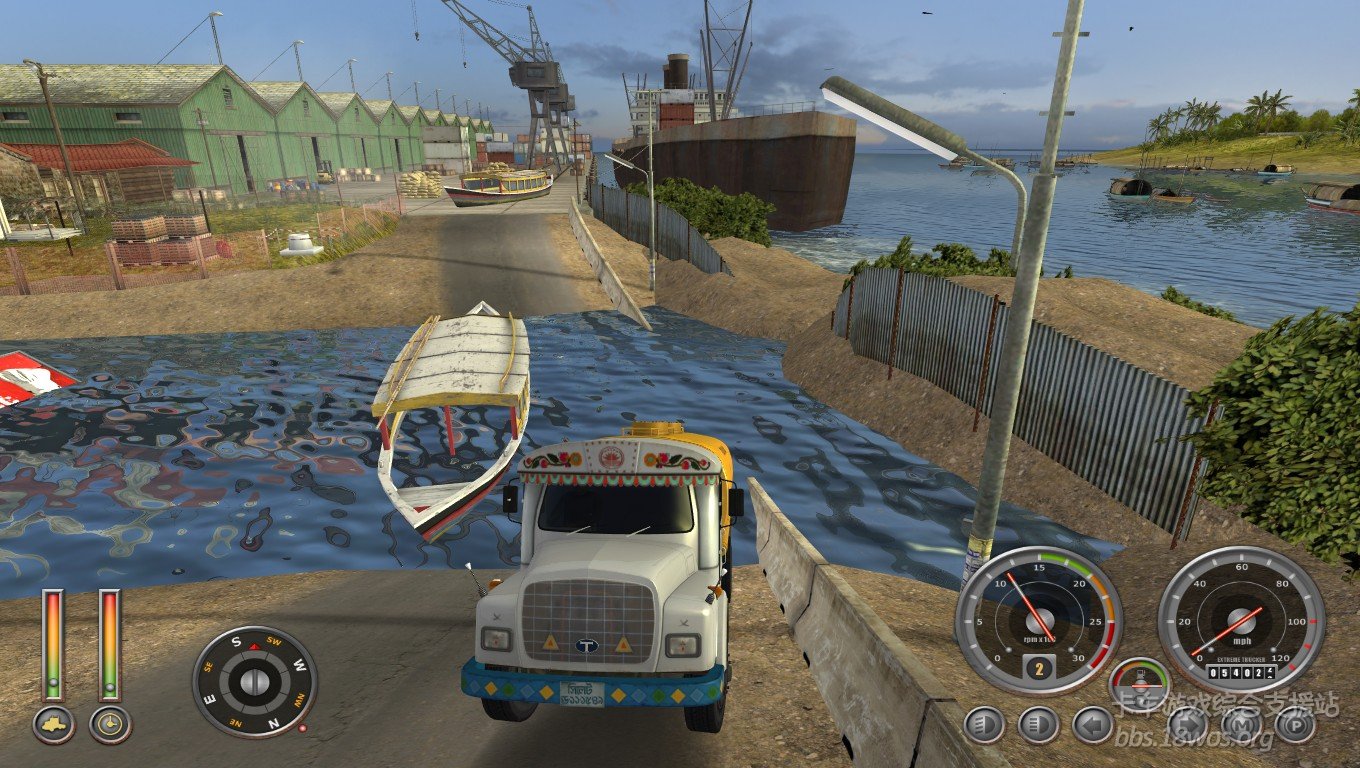Toggle the parking brake P icon
1360x768 pixels.
(1295, 724)
